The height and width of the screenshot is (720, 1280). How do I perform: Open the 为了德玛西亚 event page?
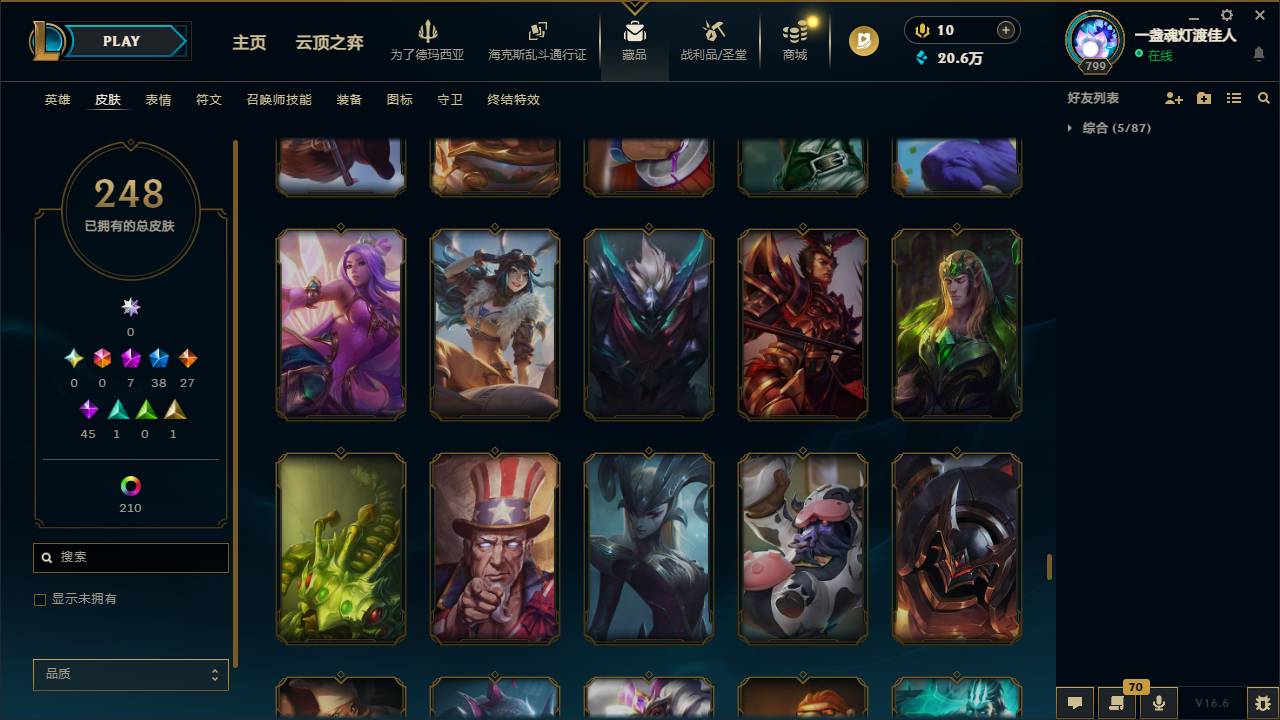428,41
